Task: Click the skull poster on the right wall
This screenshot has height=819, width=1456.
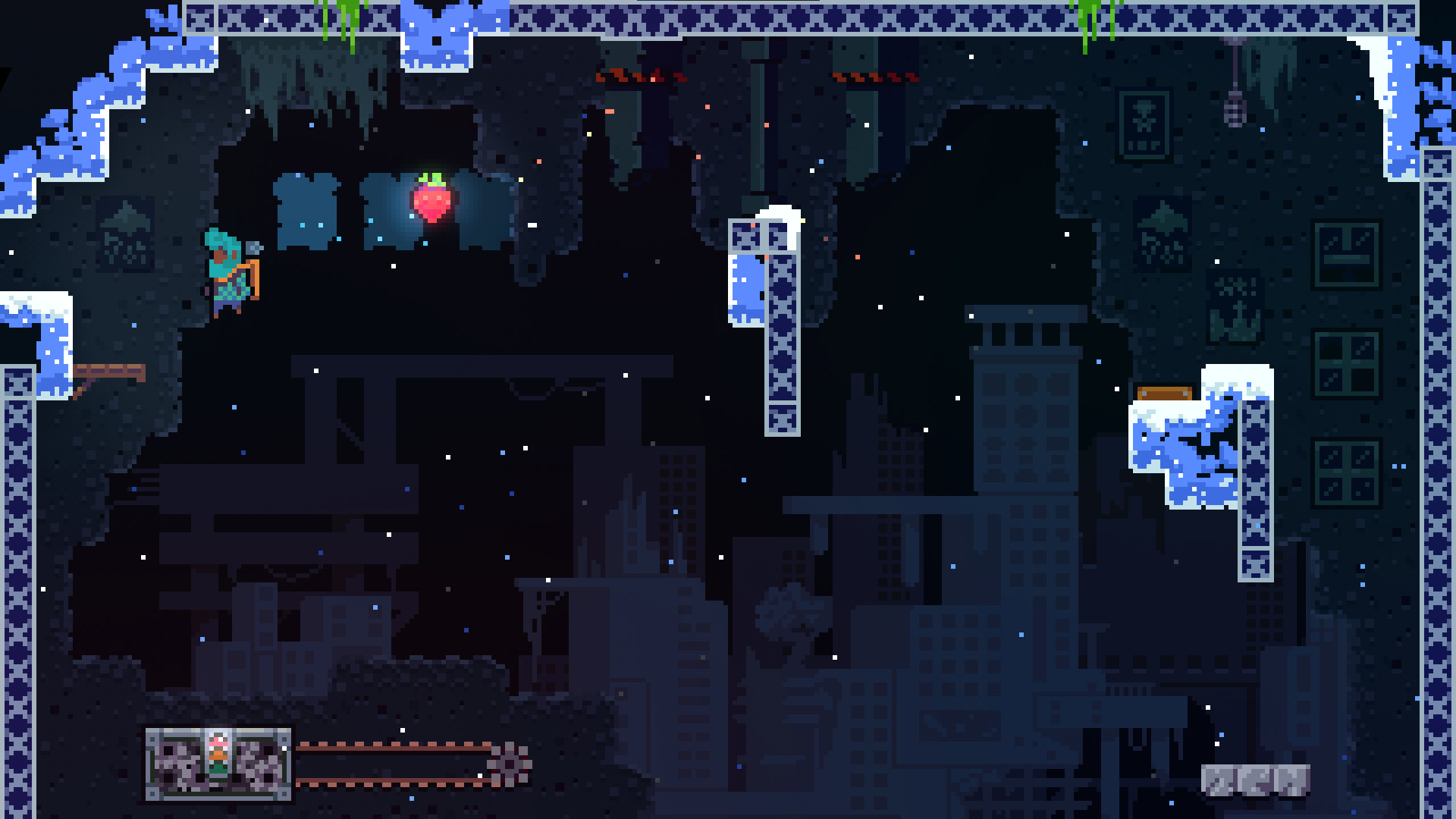Action: [x=1143, y=121]
